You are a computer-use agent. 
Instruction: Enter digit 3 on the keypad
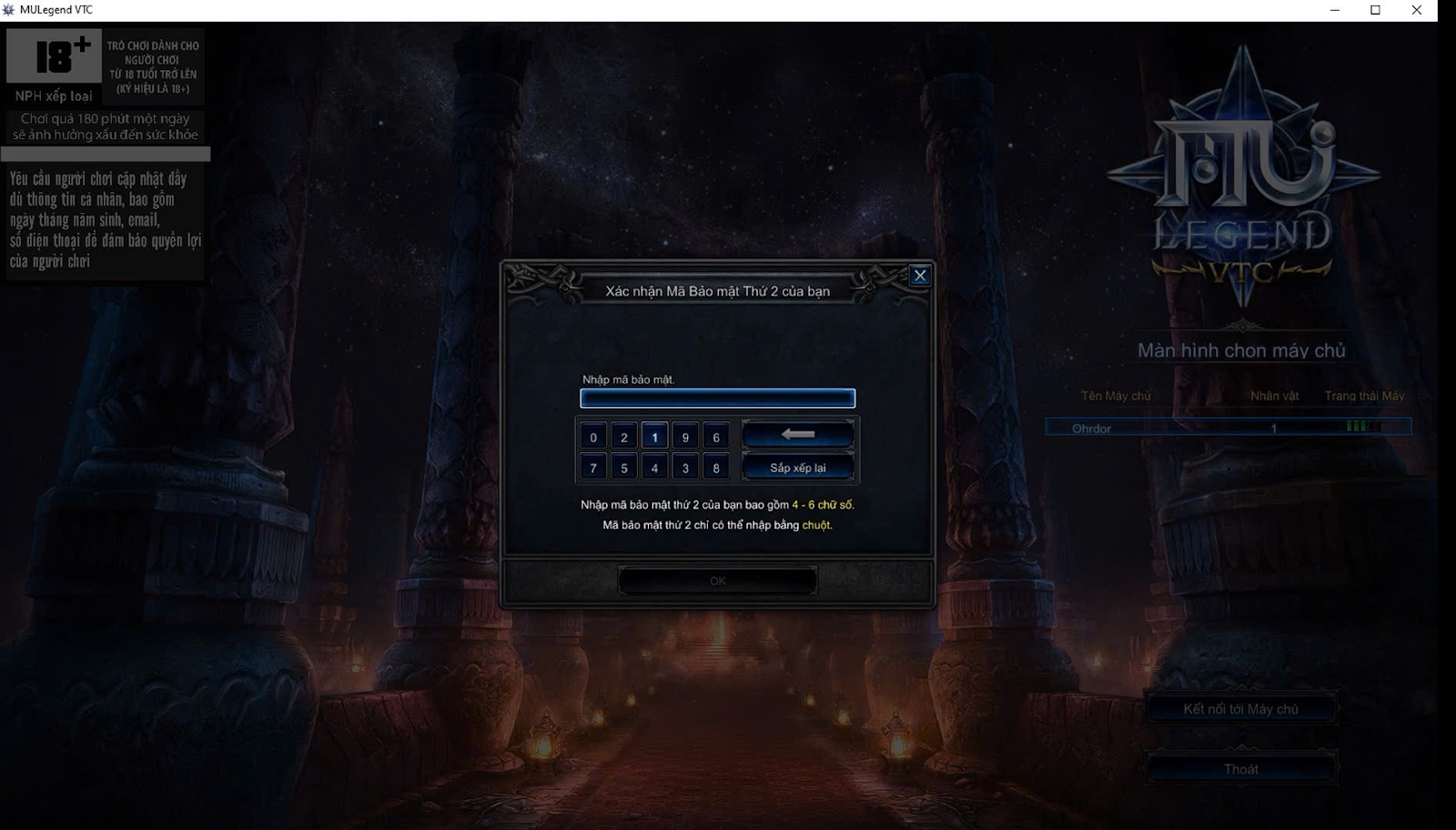pyautogui.click(x=685, y=468)
